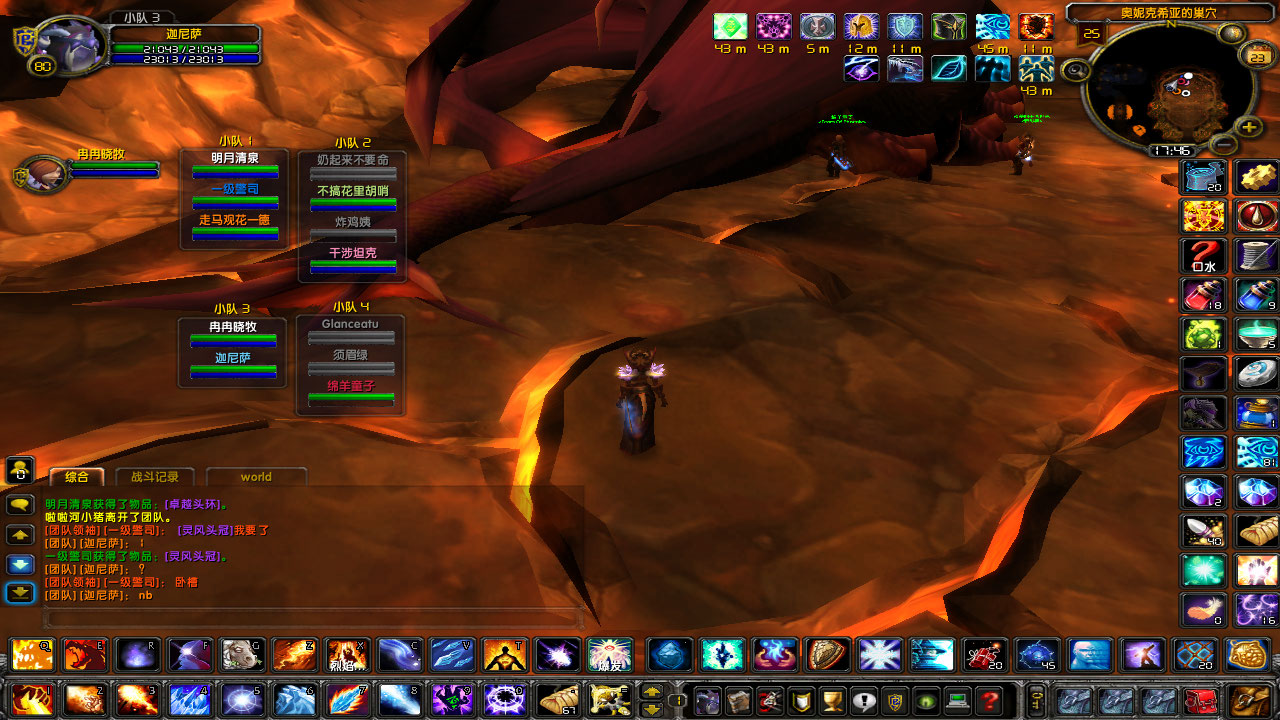Open the trophy-shaped achievements panel icon
This screenshot has width=1280, height=720.
click(x=831, y=700)
